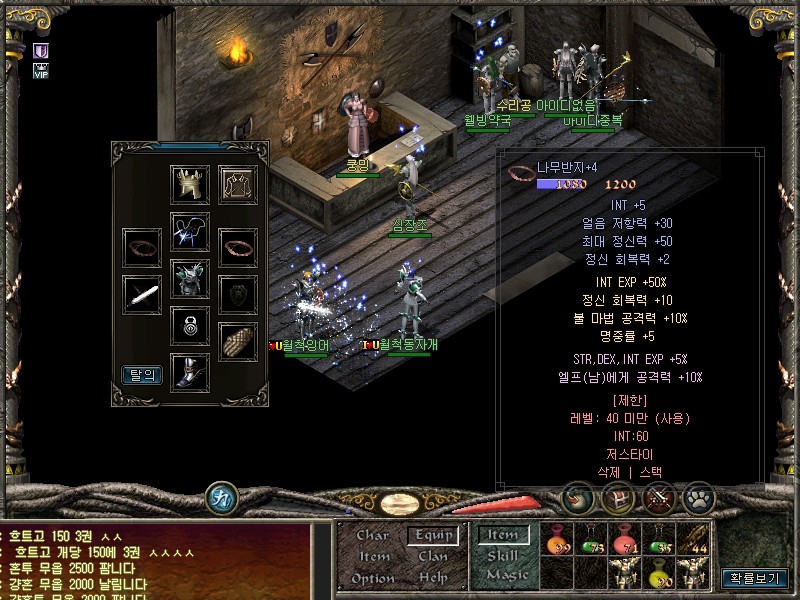The image size is (800, 600).
Task: Click the 탈의 unequip button
Action: (x=142, y=375)
